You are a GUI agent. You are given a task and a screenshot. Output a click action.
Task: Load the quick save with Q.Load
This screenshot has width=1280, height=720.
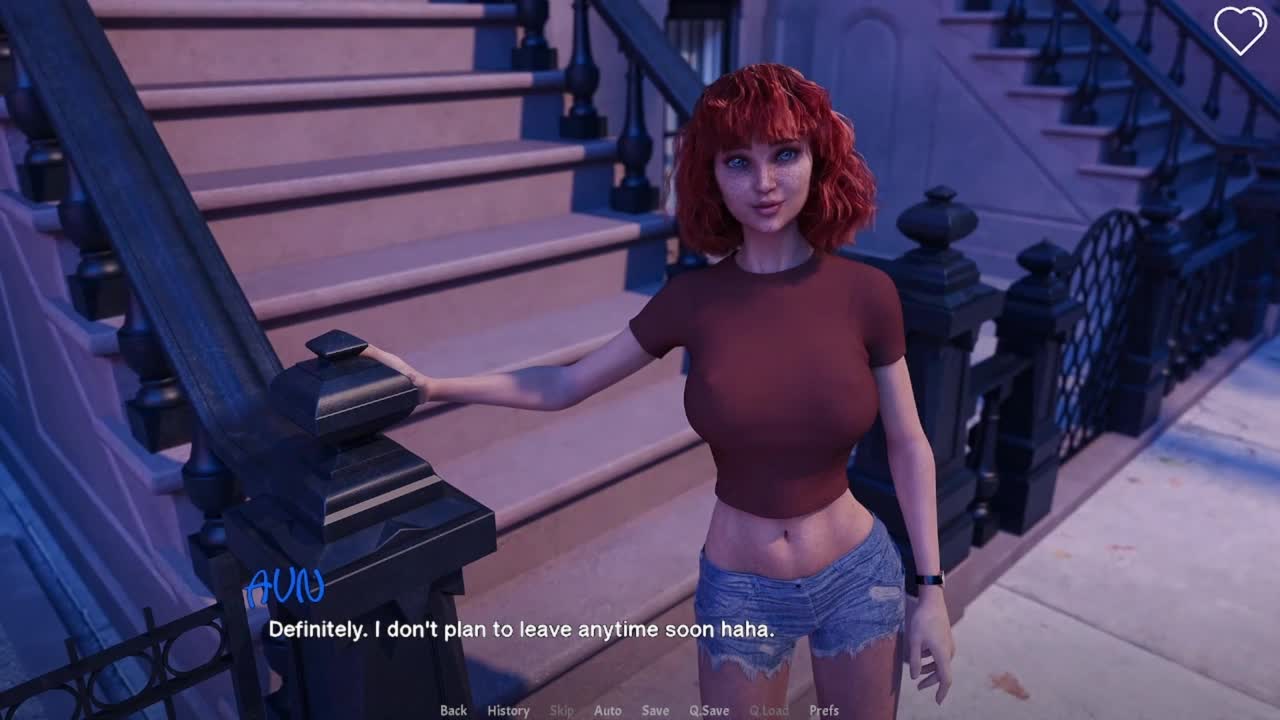coord(769,710)
